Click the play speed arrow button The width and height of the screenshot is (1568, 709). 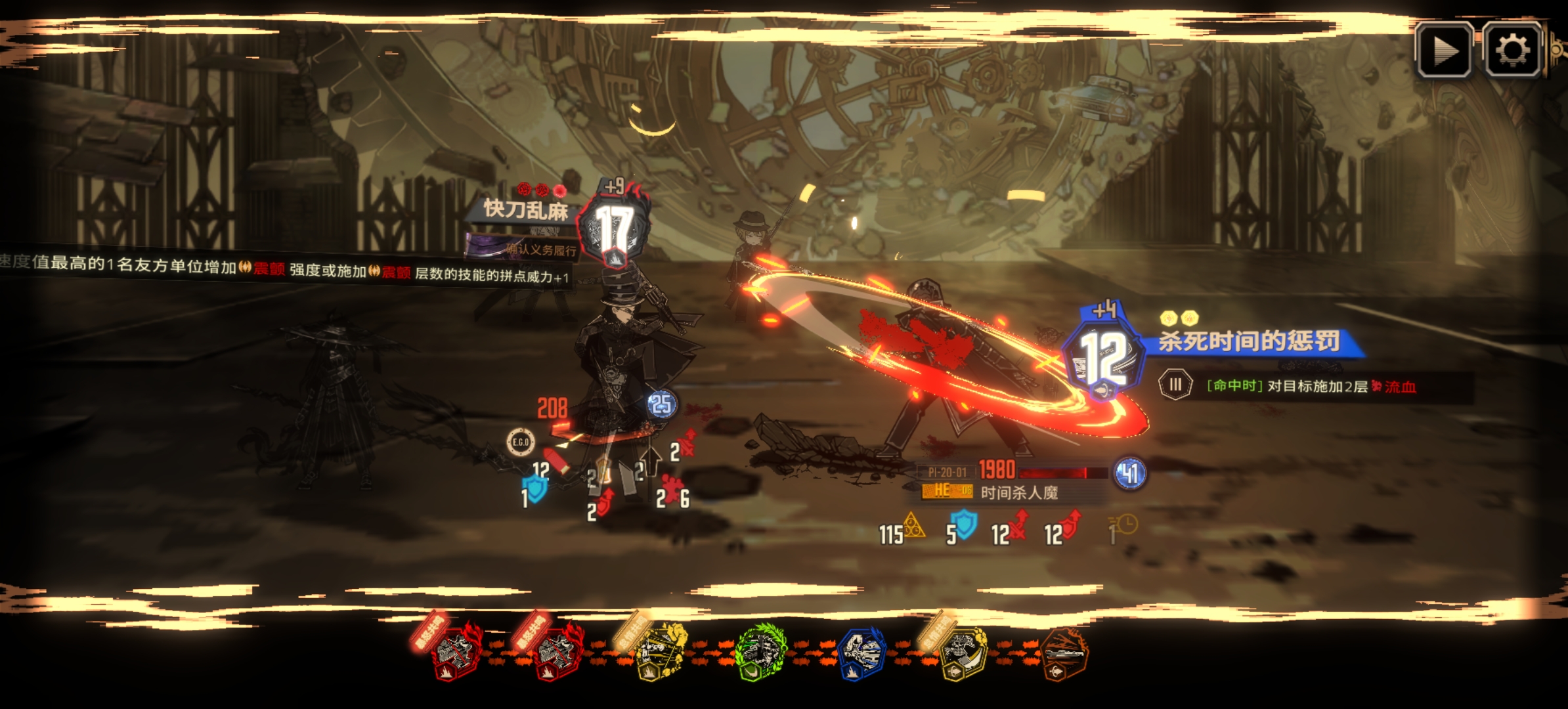(1443, 51)
